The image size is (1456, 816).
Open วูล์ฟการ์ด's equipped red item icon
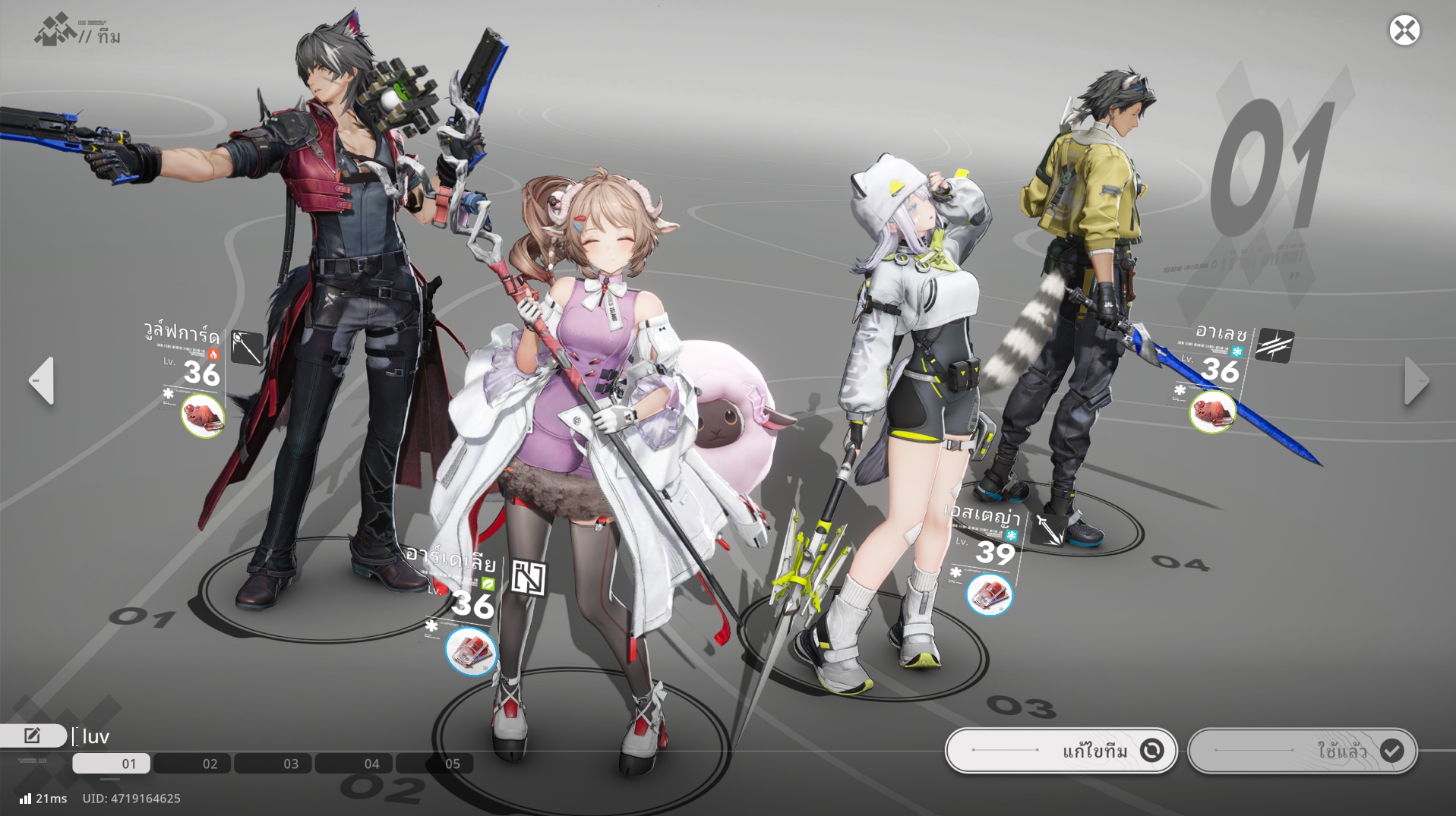(x=203, y=415)
